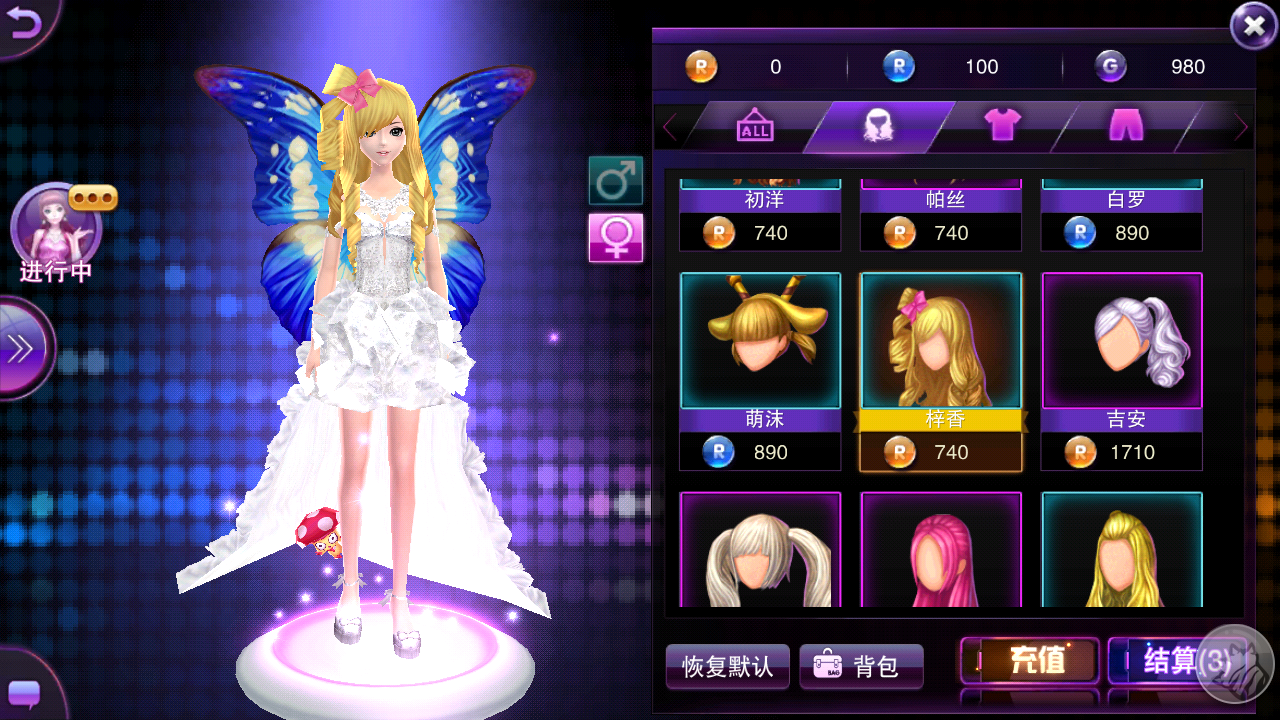This screenshot has width=1280, height=720.
Task: Select the hairstyle category tab
Action: pos(878,127)
